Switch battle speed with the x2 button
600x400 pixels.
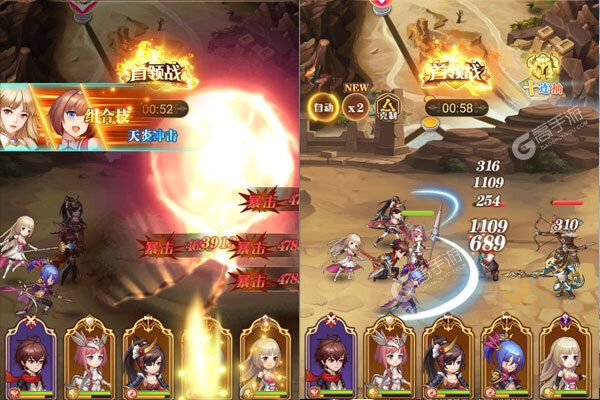click(x=354, y=108)
